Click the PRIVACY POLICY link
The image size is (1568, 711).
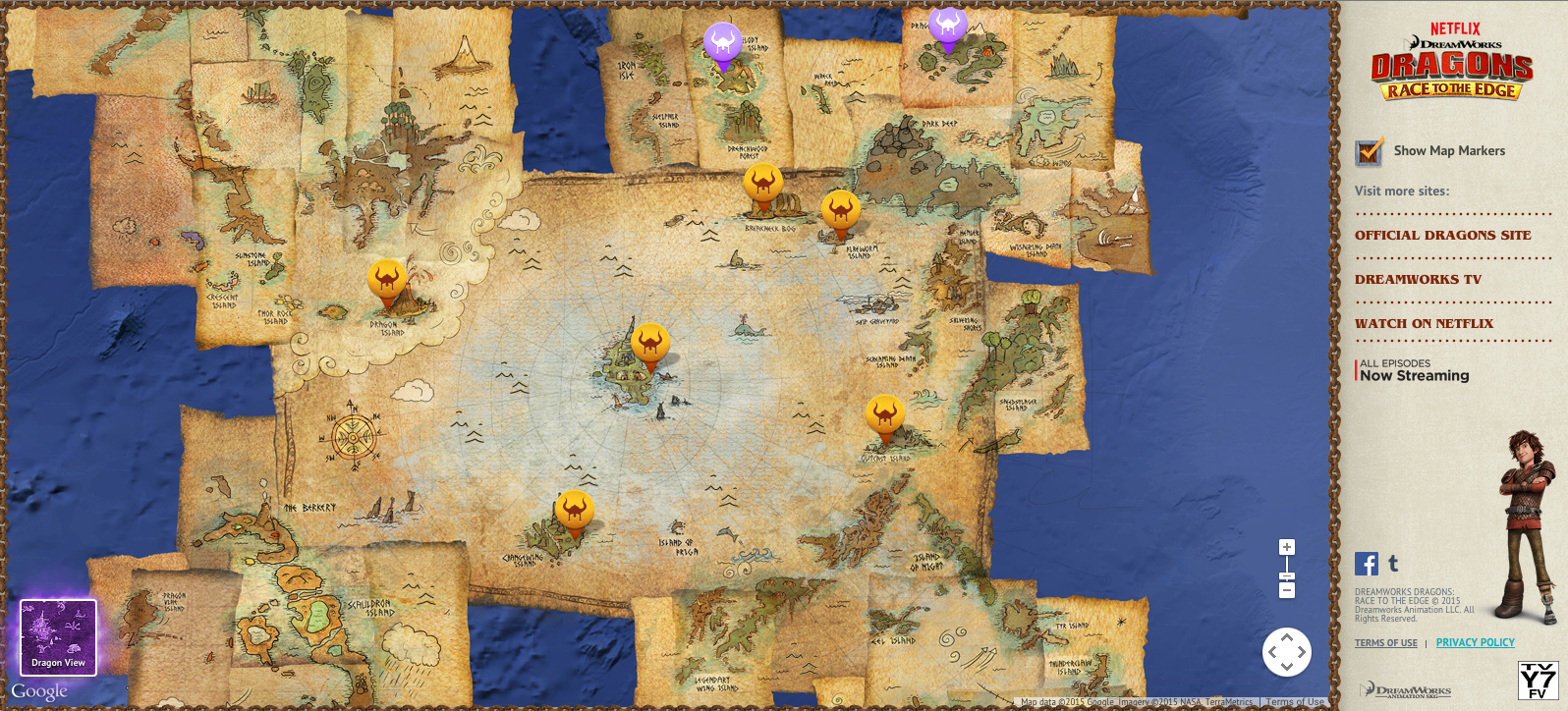tap(1475, 641)
